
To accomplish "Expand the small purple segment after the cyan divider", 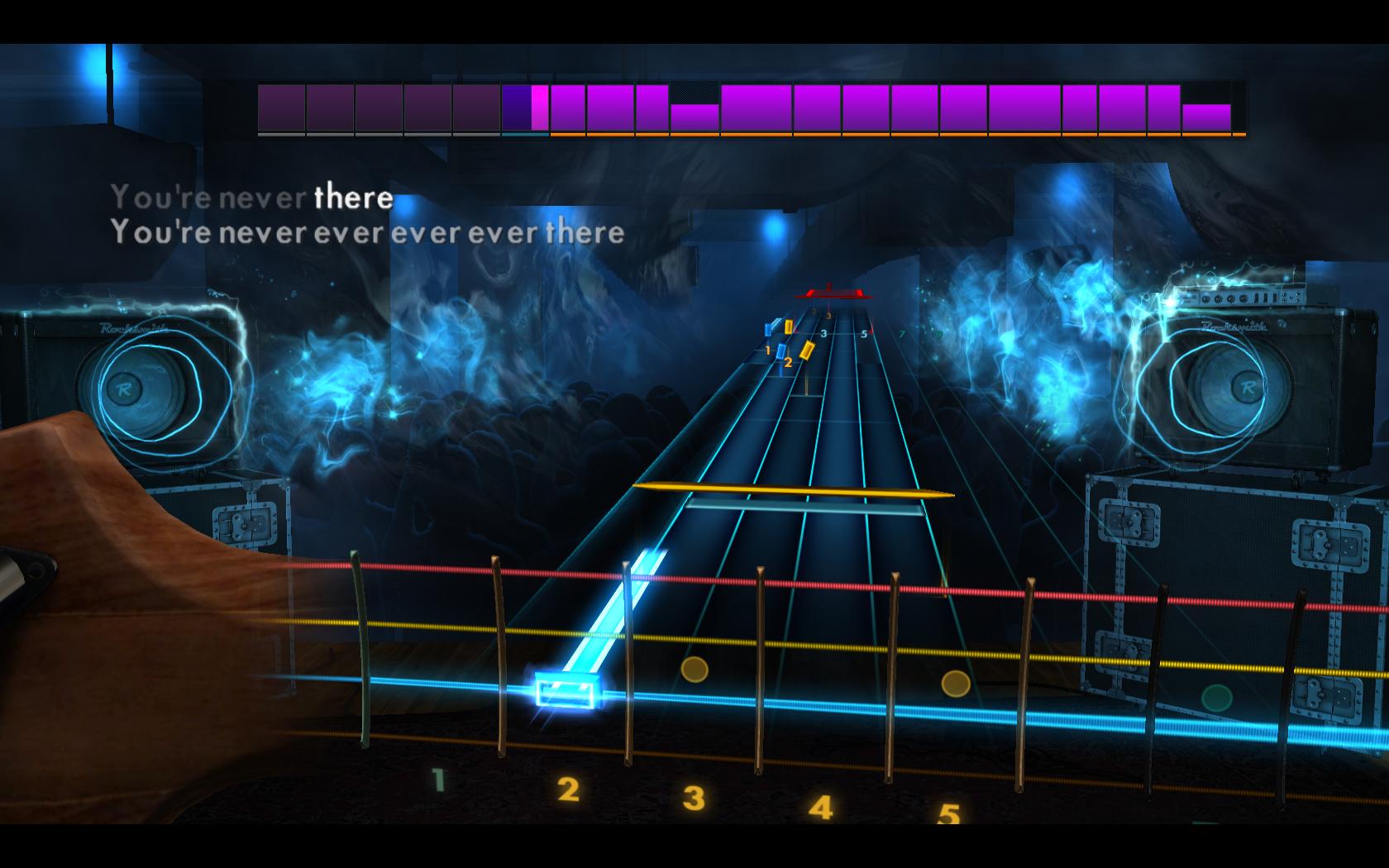I will pos(567,107).
